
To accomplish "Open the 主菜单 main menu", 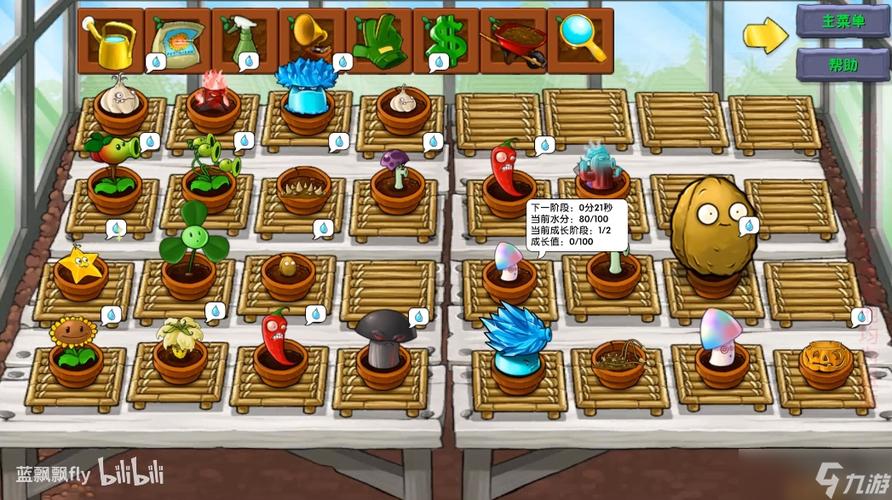I will tap(842, 20).
